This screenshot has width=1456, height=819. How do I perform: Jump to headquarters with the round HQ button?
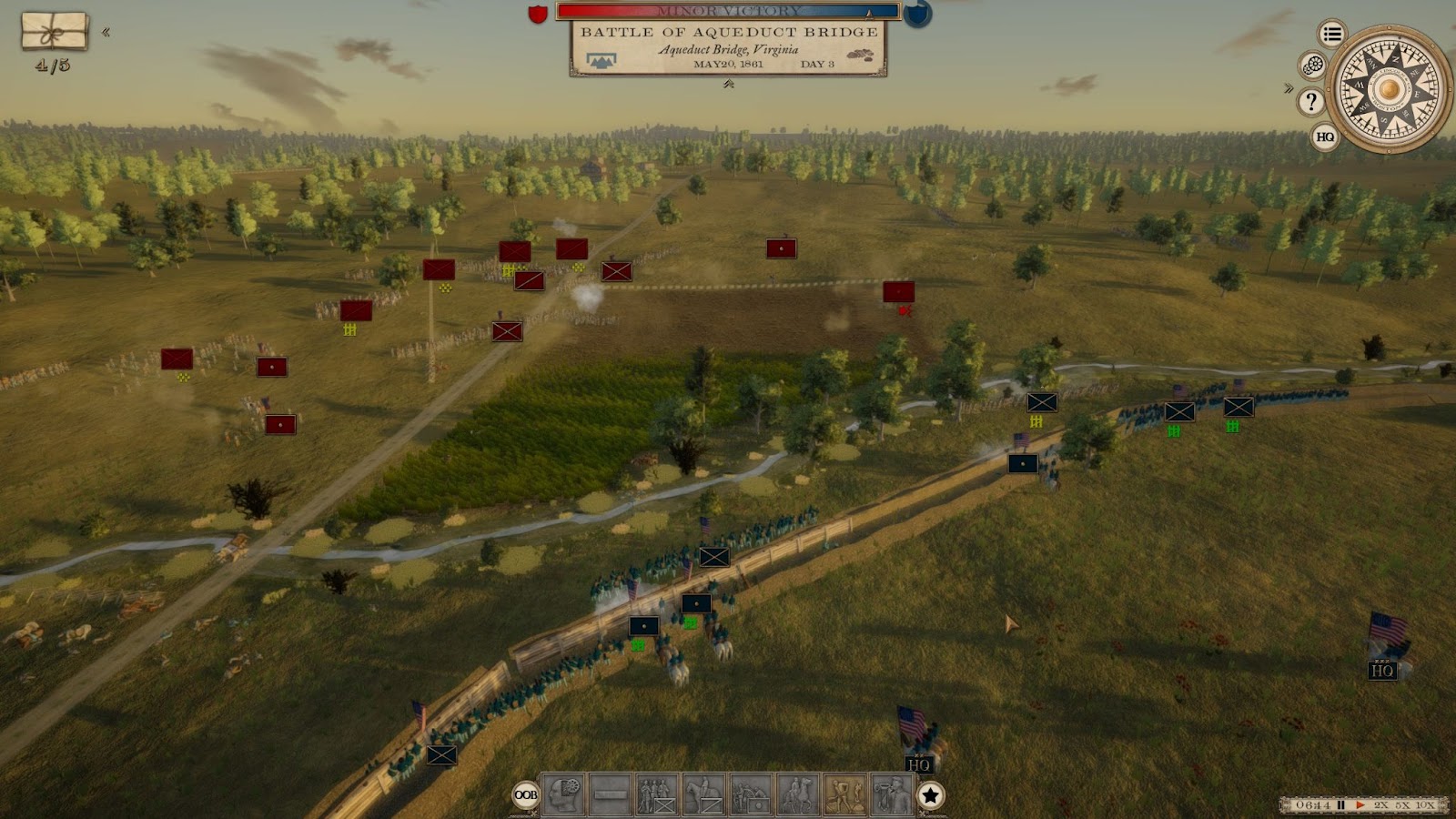point(1325,137)
